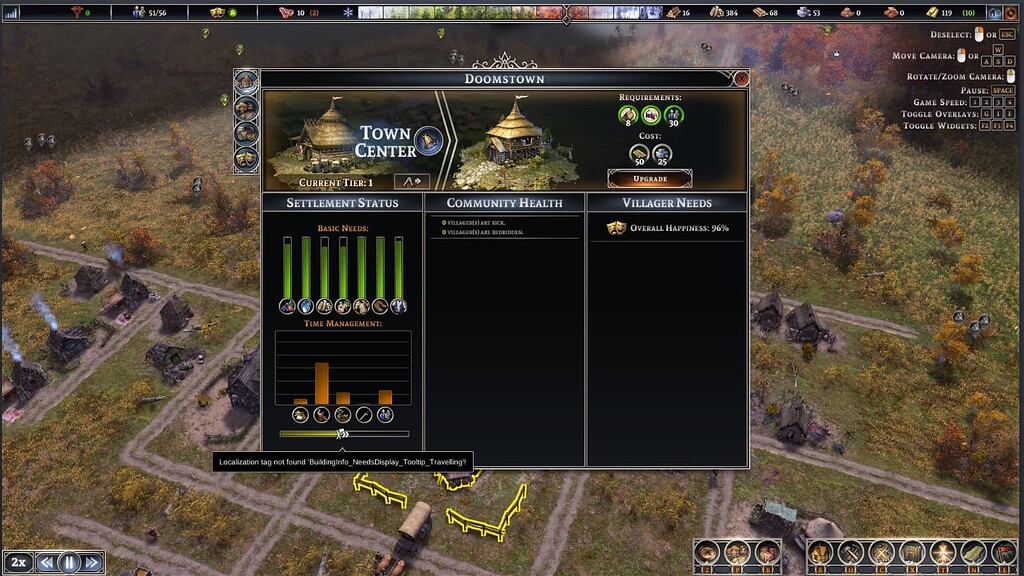Click the Overall Happiness mask icon

click(616, 228)
